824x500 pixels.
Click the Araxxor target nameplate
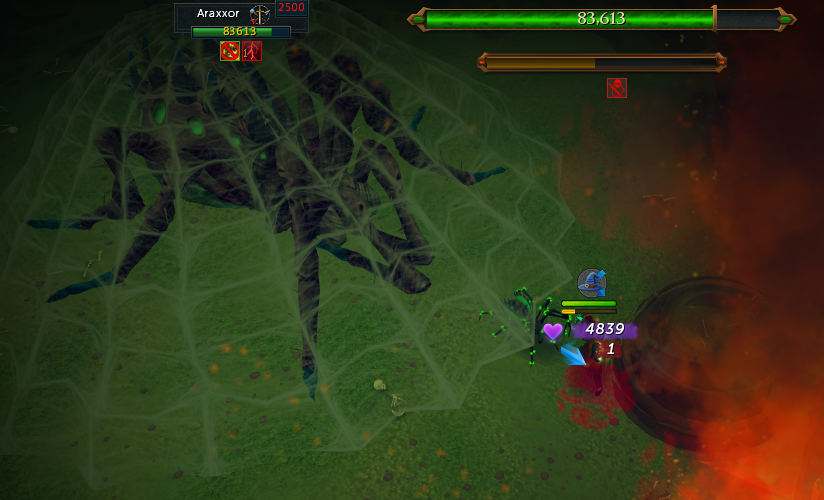pyautogui.click(x=218, y=14)
